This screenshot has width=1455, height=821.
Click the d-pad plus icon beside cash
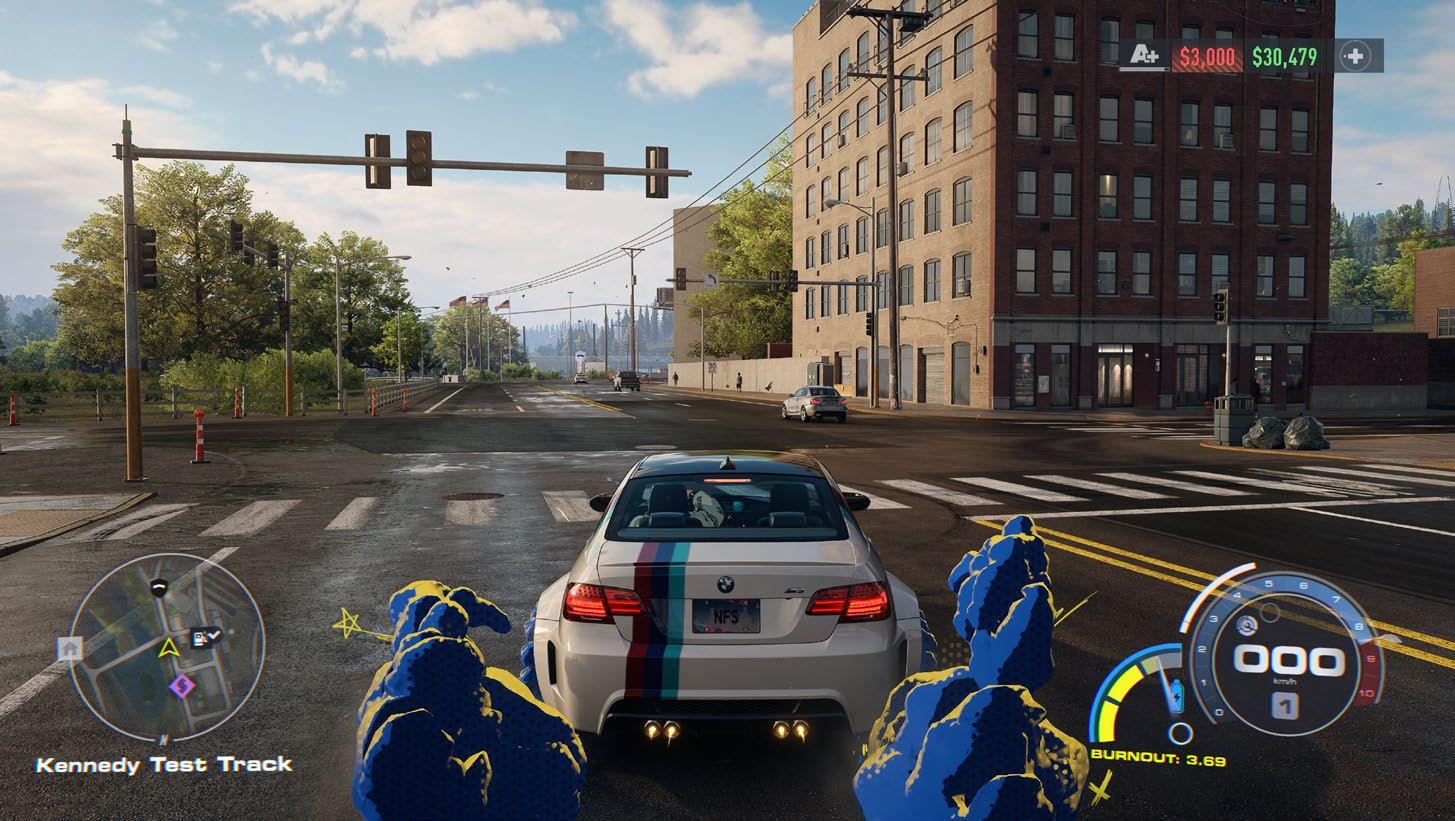click(x=1355, y=56)
